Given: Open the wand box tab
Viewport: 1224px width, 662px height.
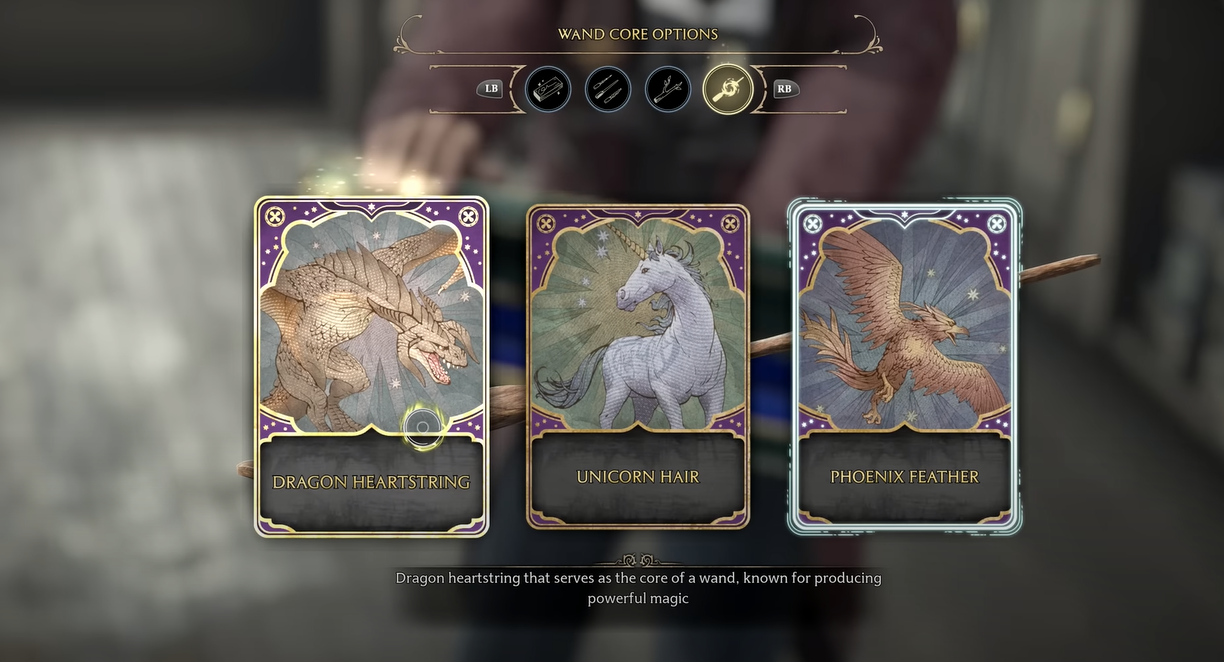Looking at the screenshot, I should [x=547, y=89].
